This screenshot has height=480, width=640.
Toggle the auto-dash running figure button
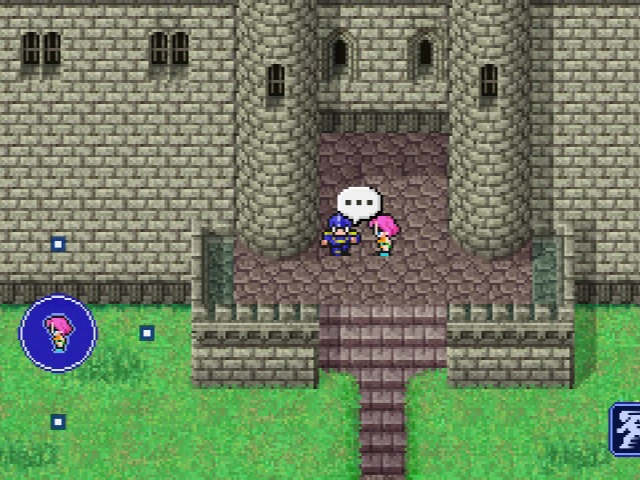coord(626,429)
